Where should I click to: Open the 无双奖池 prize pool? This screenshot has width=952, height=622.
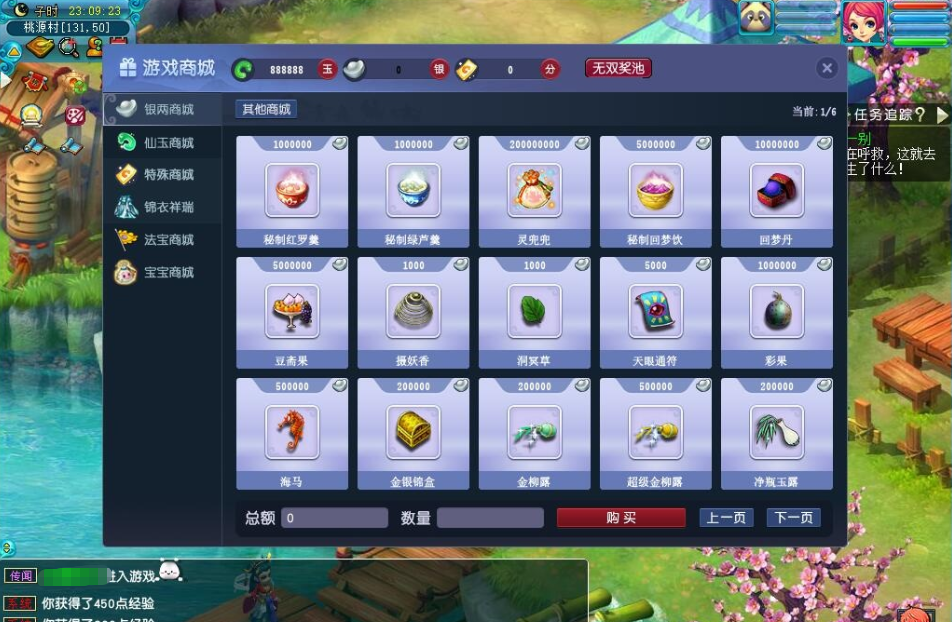[x=618, y=68]
